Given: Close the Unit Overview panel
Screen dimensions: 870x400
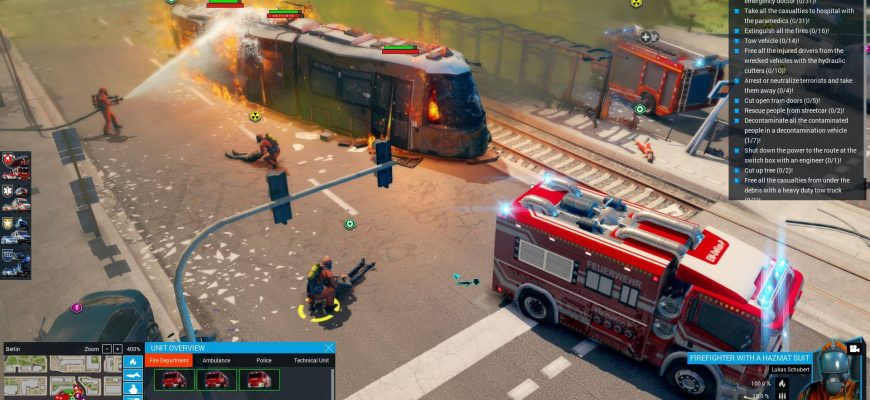Looking at the screenshot, I should [x=328, y=348].
